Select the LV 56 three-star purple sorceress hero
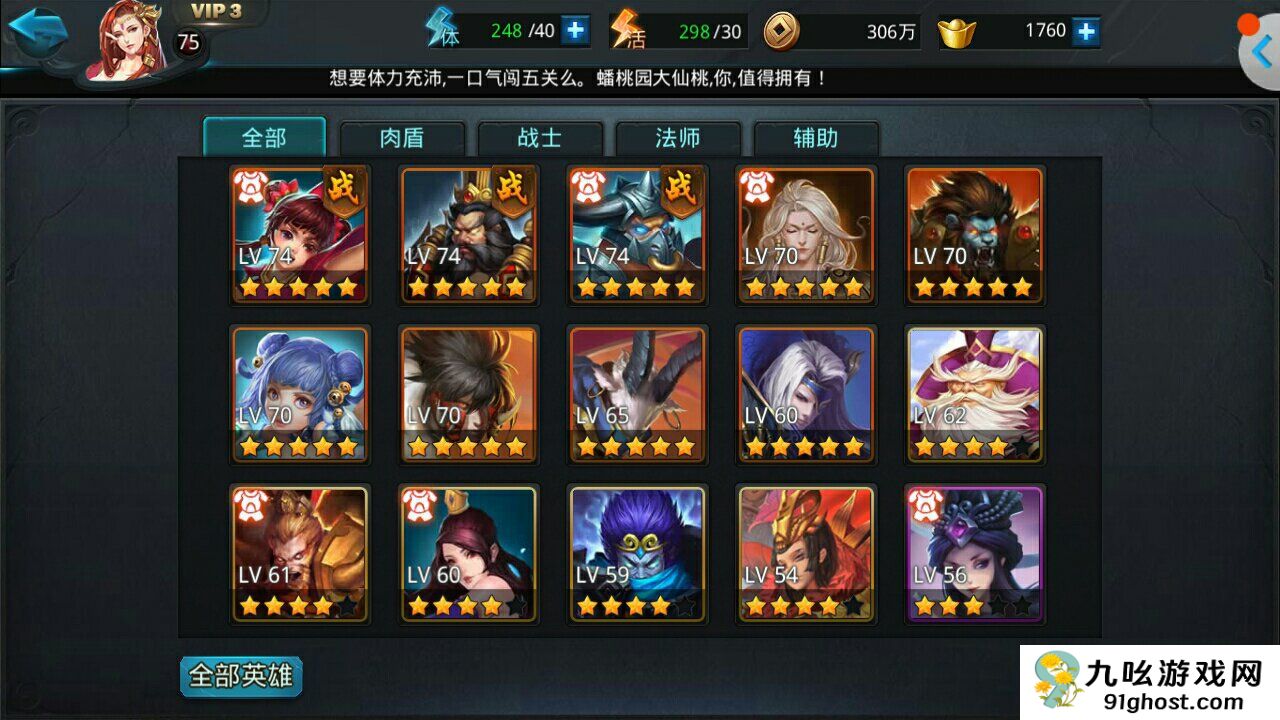The width and height of the screenshot is (1280, 720). click(x=975, y=554)
